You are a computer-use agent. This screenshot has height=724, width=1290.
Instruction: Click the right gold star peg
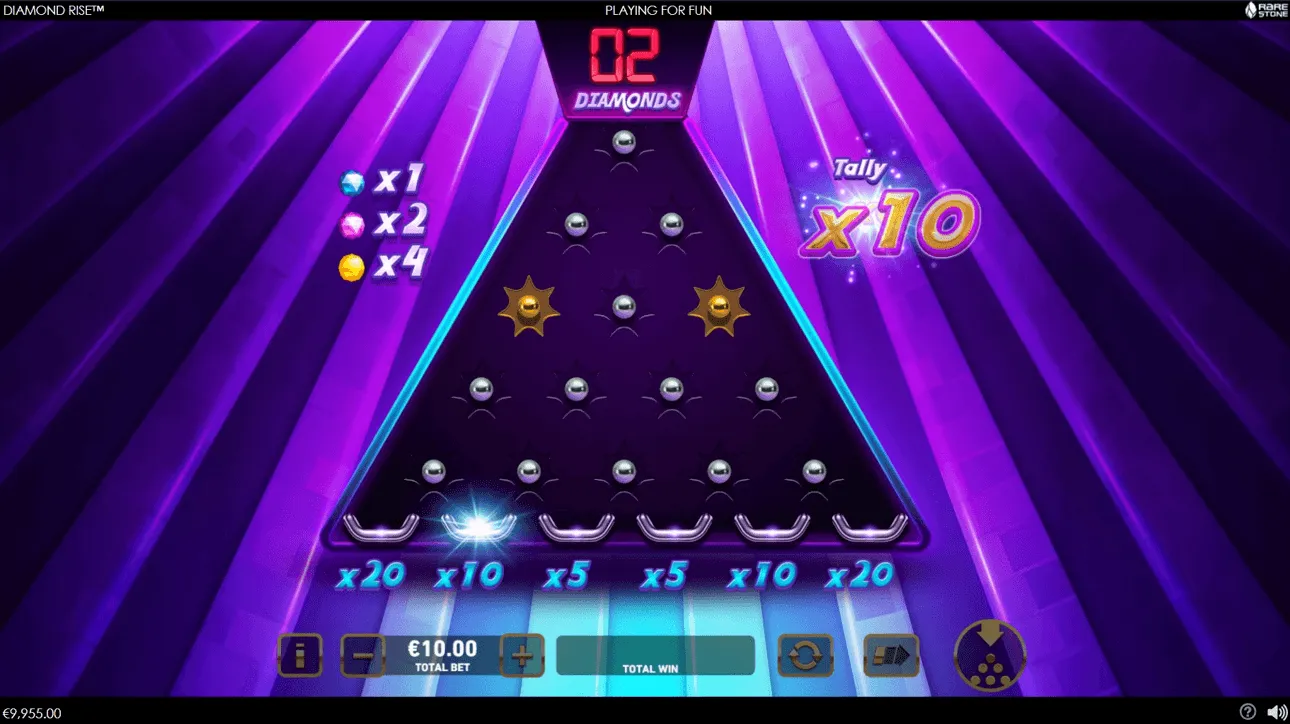[x=718, y=308]
